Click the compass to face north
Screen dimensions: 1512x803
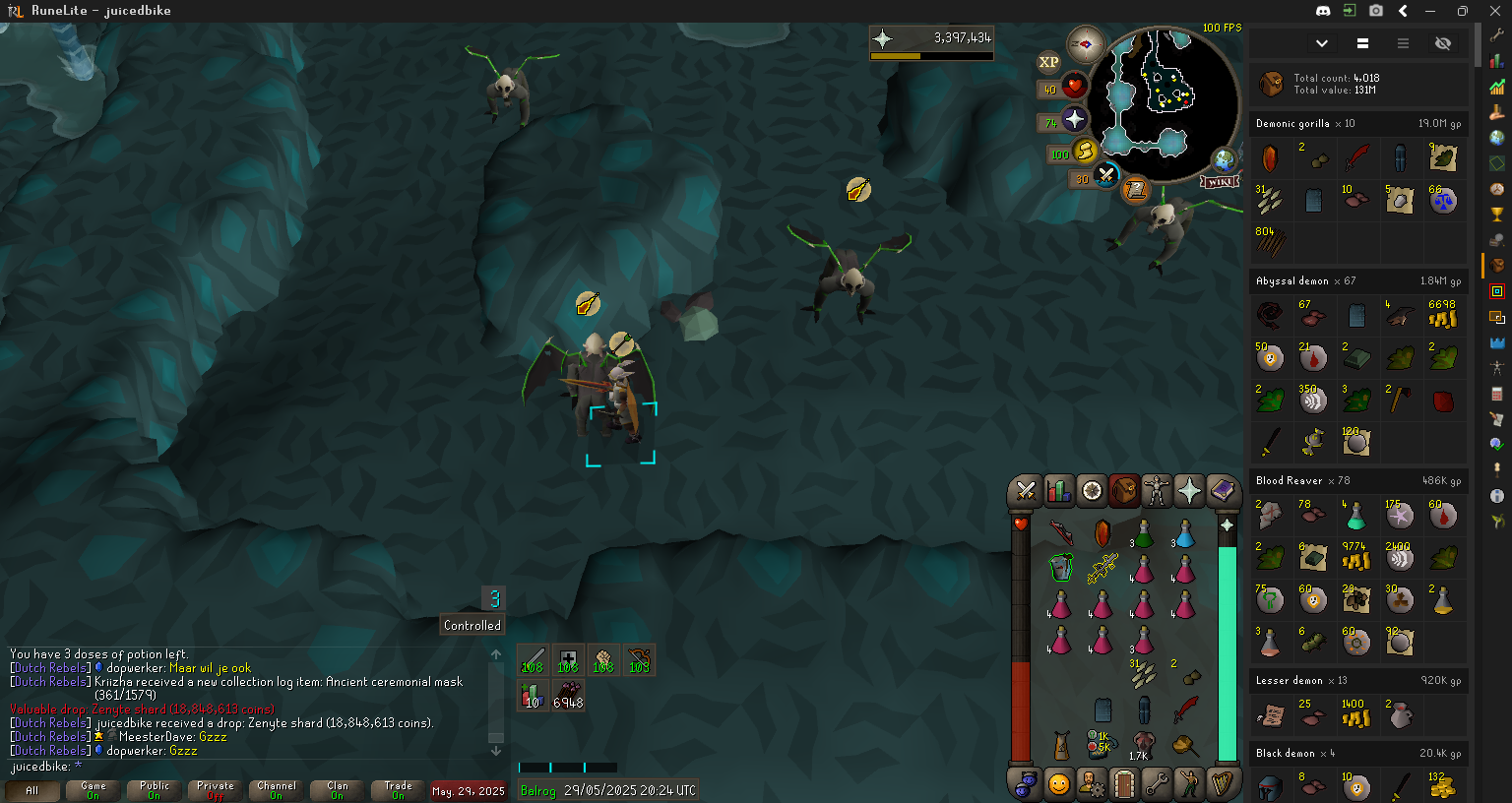pos(1086,44)
